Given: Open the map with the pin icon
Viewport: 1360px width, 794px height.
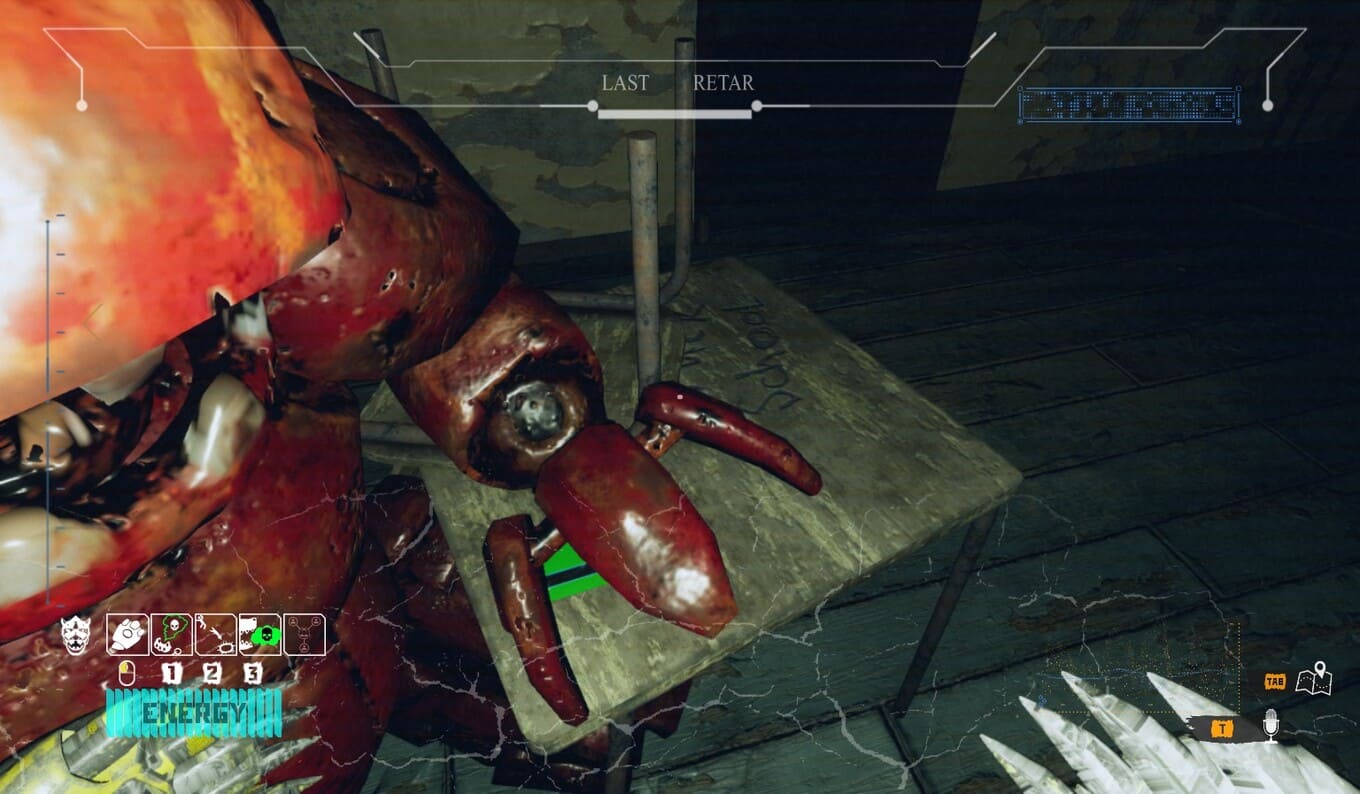Looking at the screenshot, I should coord(1313,679).
